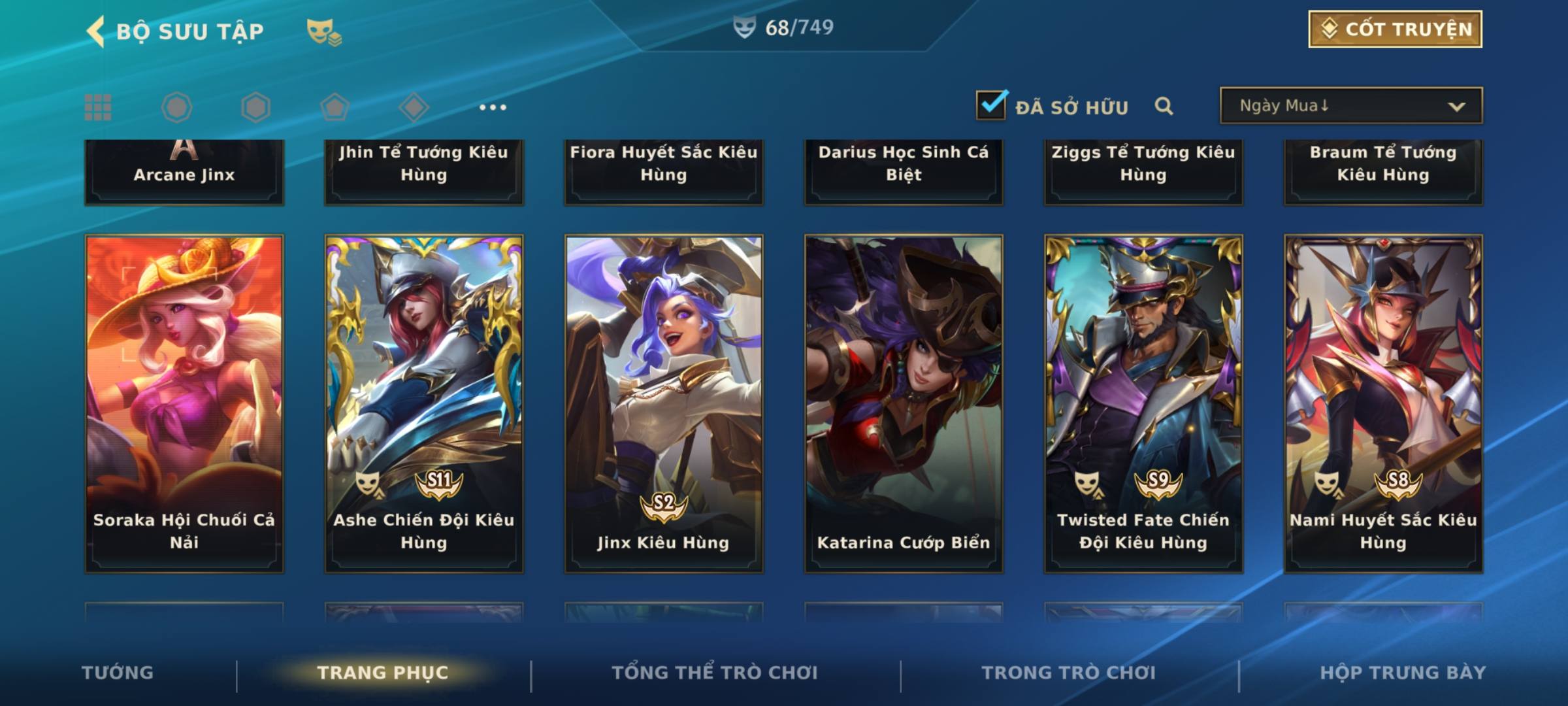Open the skin search magnifier
The height and width of the screenshot is (706, 1568).
[1164, 106]
